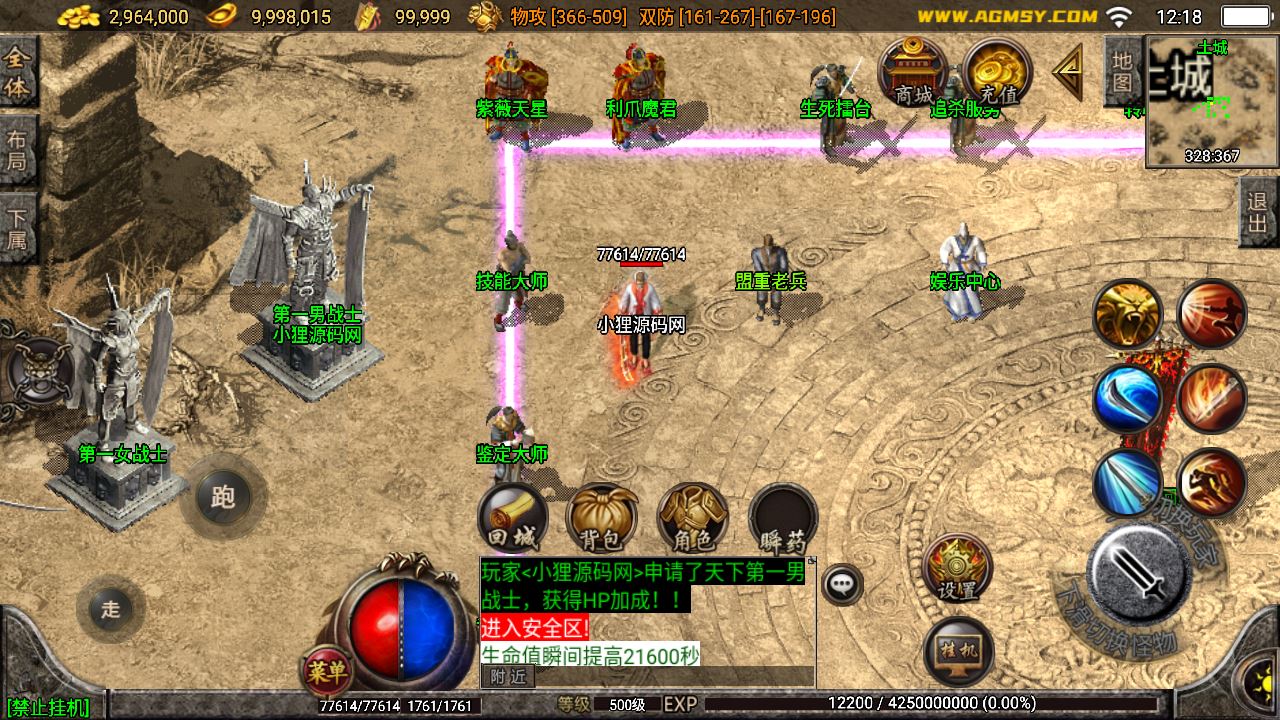This screenshot has width=1280, height=720.
Task: Open the 设置 settings icon
Action: pyautogui.click(x=957, y=568)
